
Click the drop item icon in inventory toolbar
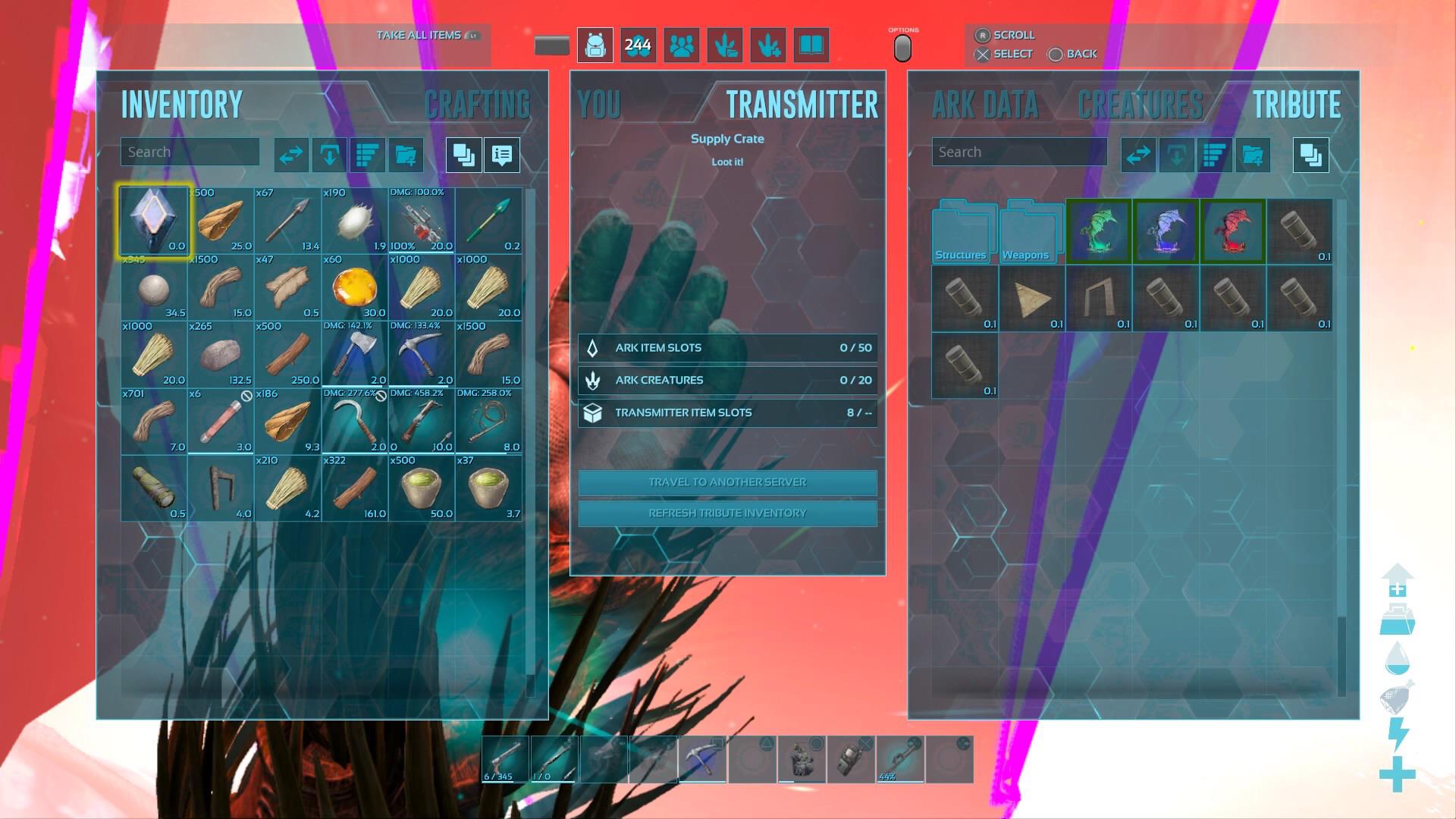329,155
